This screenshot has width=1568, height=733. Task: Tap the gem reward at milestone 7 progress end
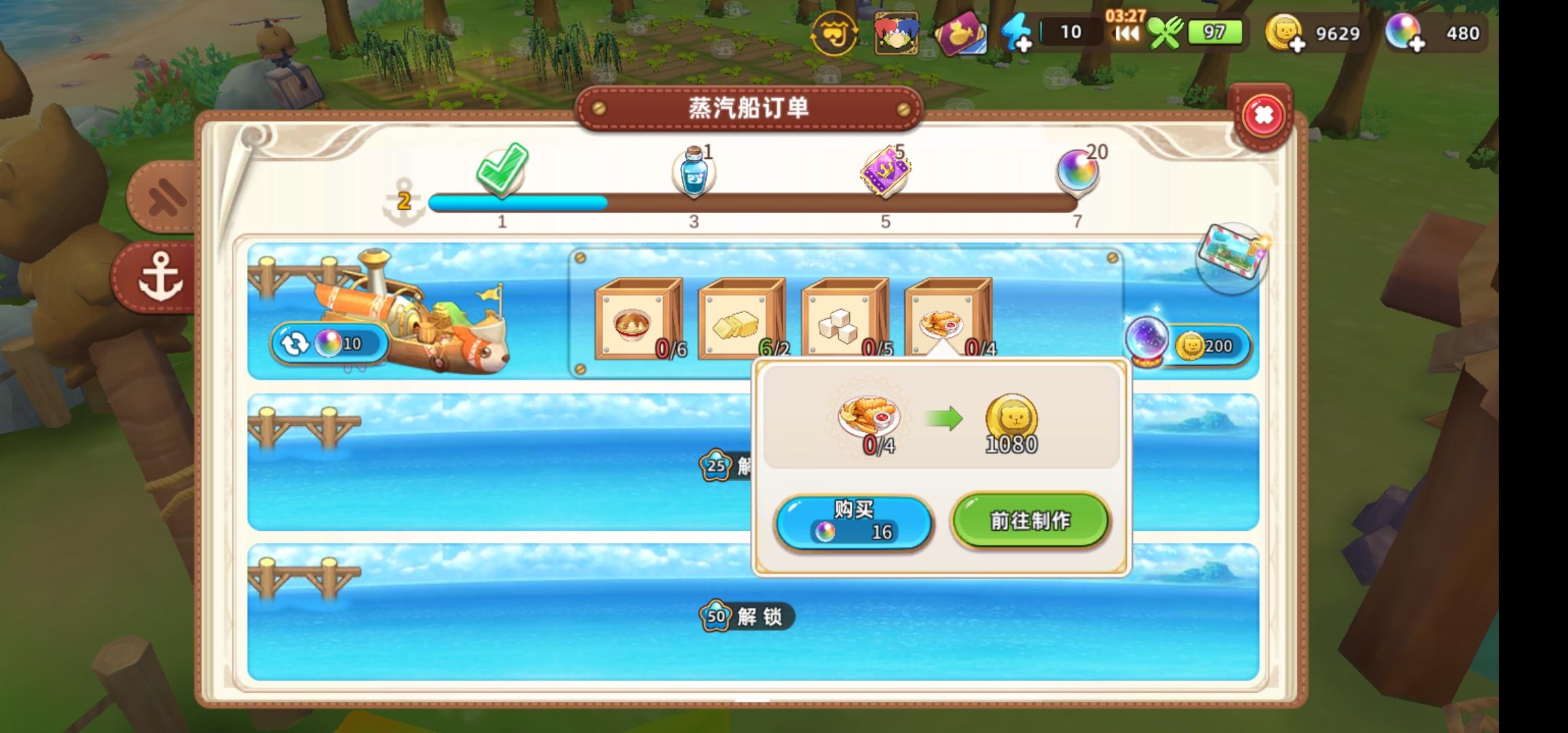click(x=1077, y=170)
